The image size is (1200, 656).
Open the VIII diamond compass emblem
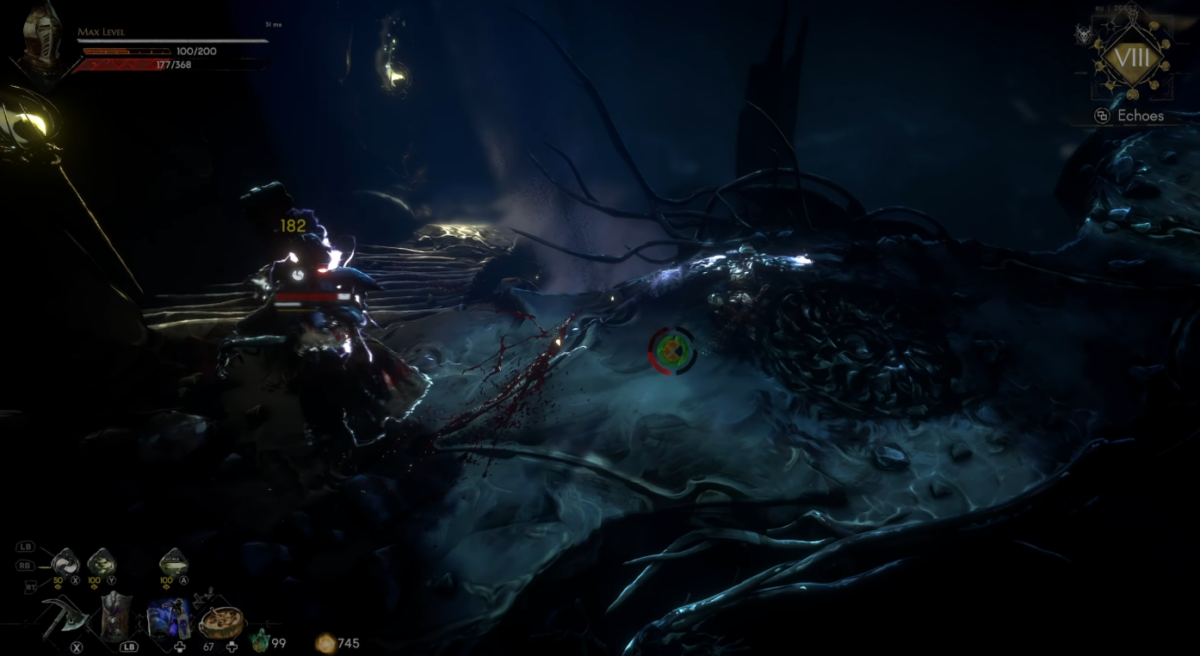pyautogui.click(x=1132, y=58)
